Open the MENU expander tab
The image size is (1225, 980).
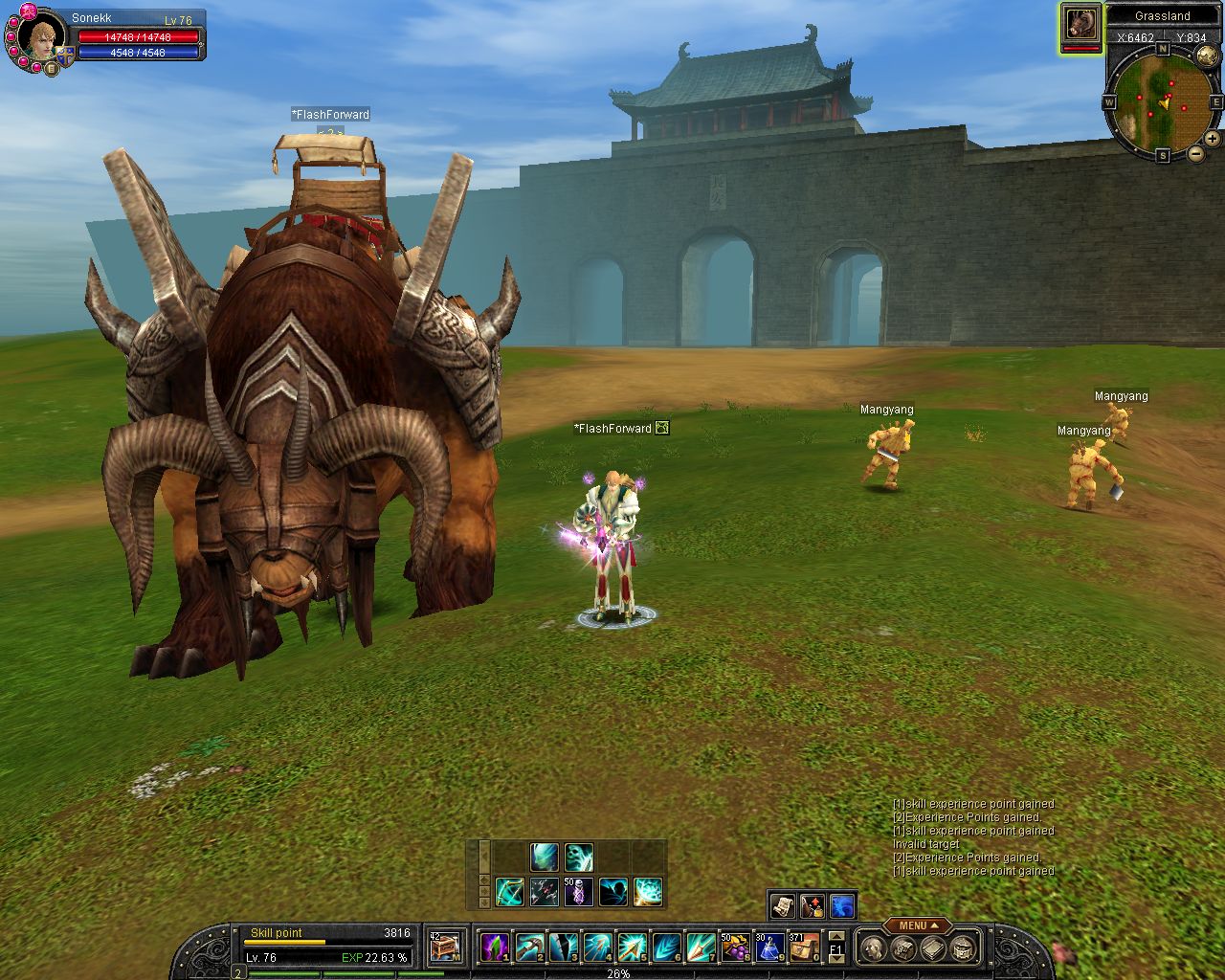click(917, 925)
